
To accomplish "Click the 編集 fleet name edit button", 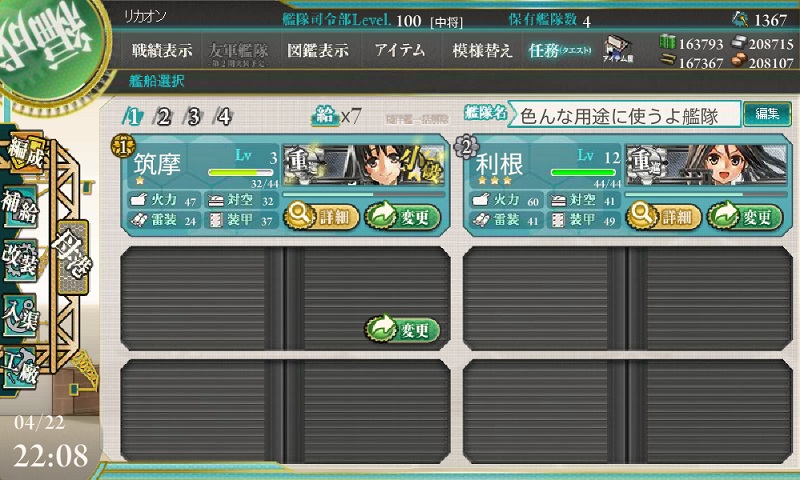I will tap(767, 115).
